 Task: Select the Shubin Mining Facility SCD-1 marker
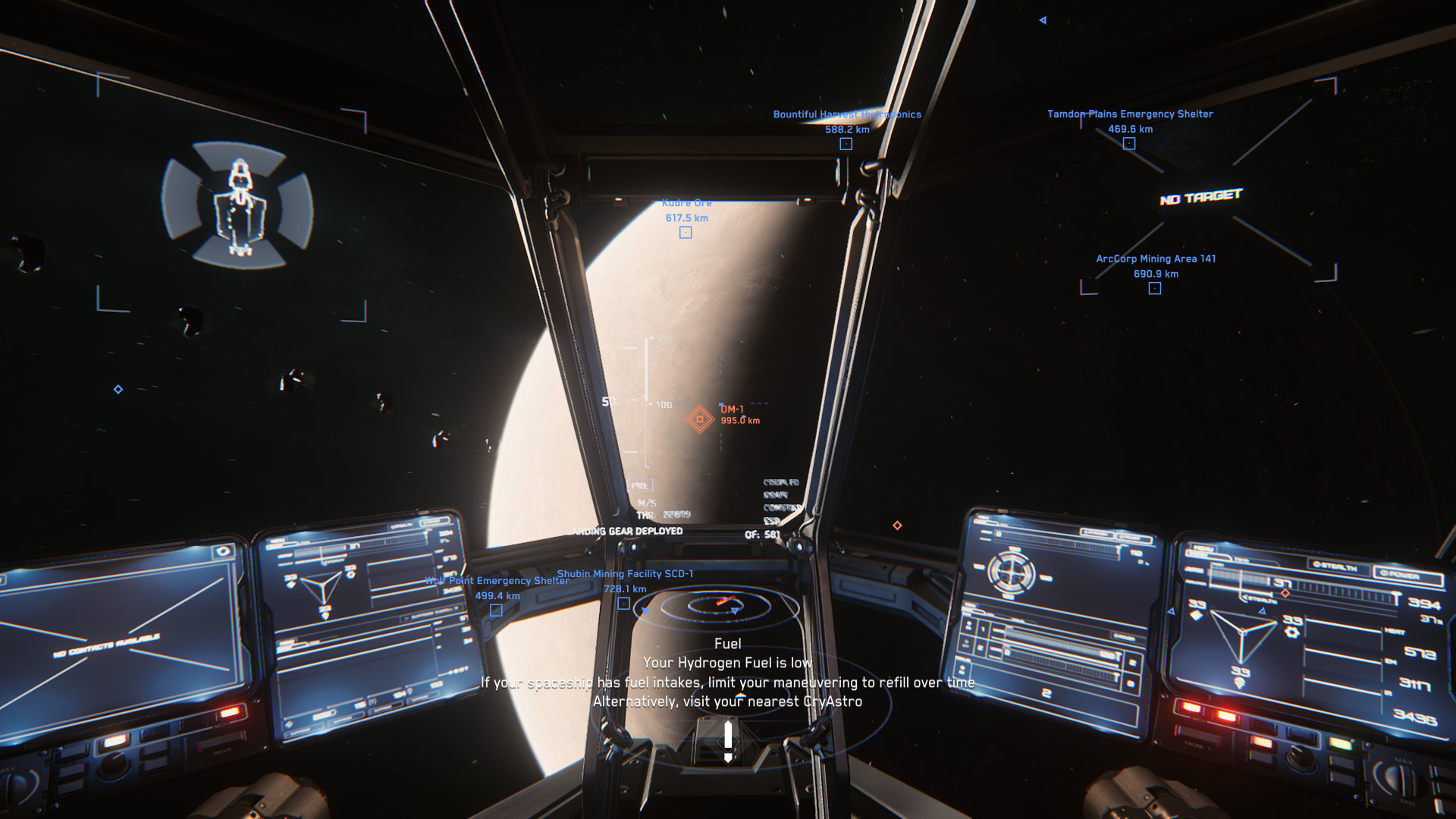[623, 604]
